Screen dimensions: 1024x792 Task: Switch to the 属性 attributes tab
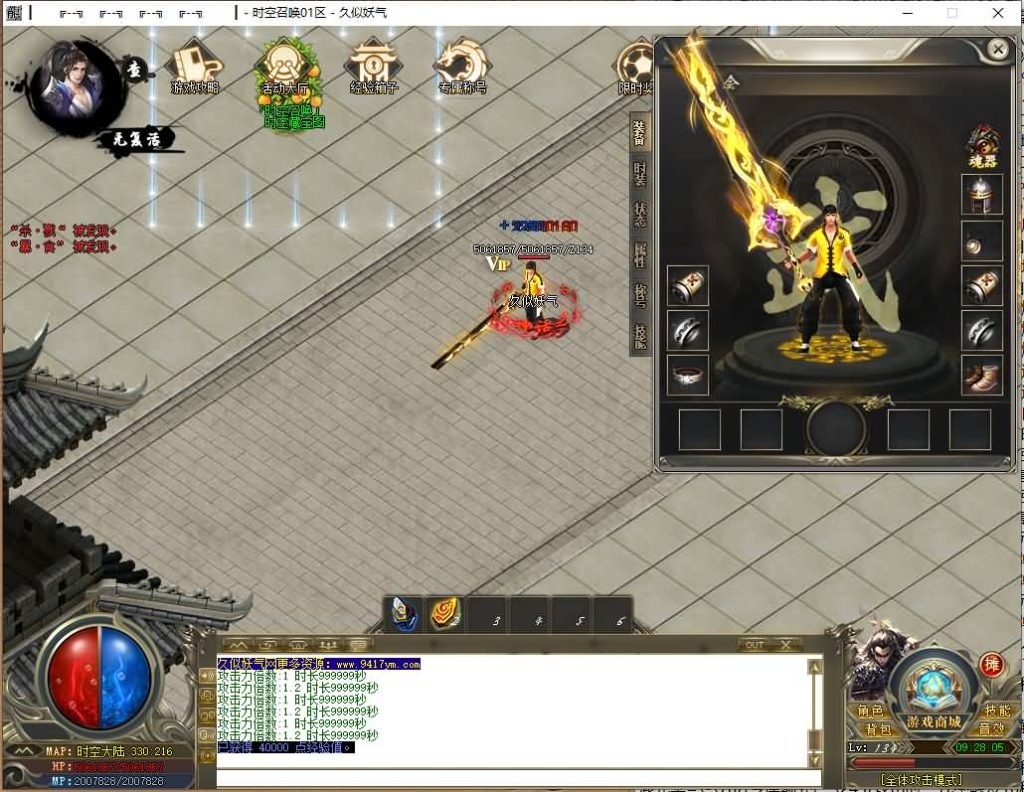point(640,254)
